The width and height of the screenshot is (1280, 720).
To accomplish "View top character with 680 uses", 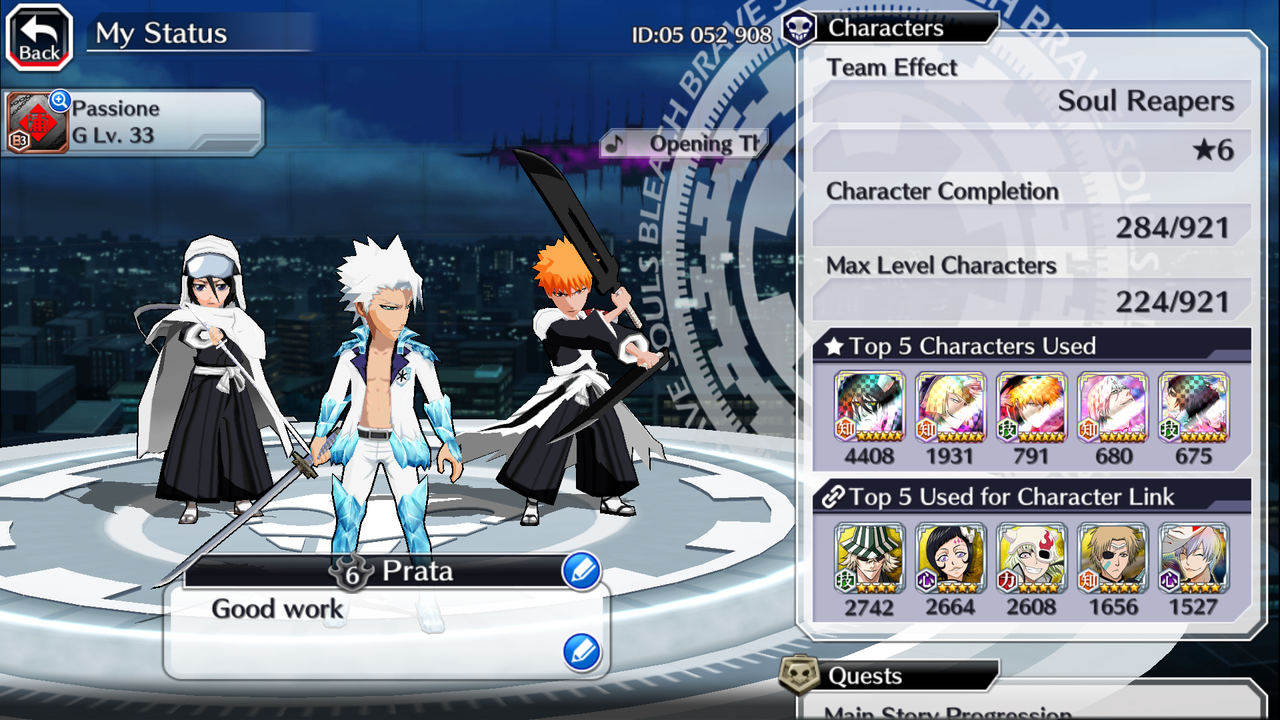I will point(1112,407).
